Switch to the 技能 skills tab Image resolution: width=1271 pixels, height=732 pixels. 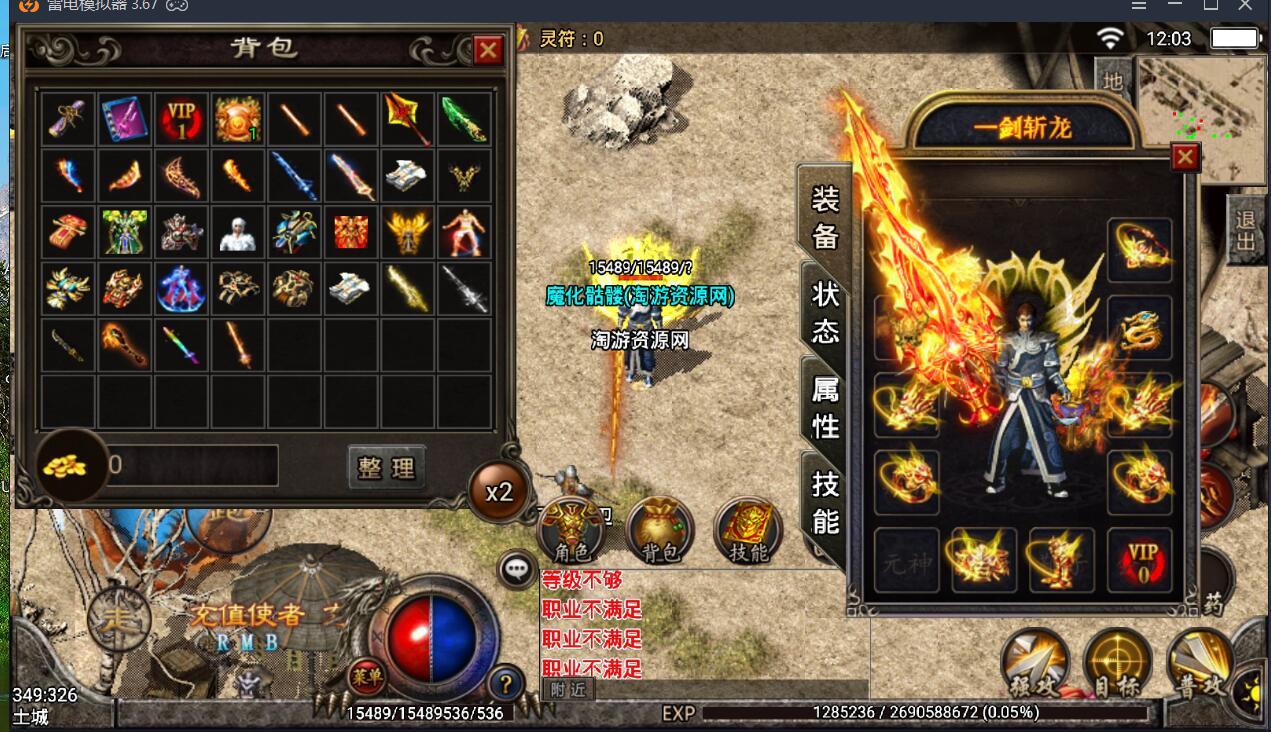click(x=825, y=503)
